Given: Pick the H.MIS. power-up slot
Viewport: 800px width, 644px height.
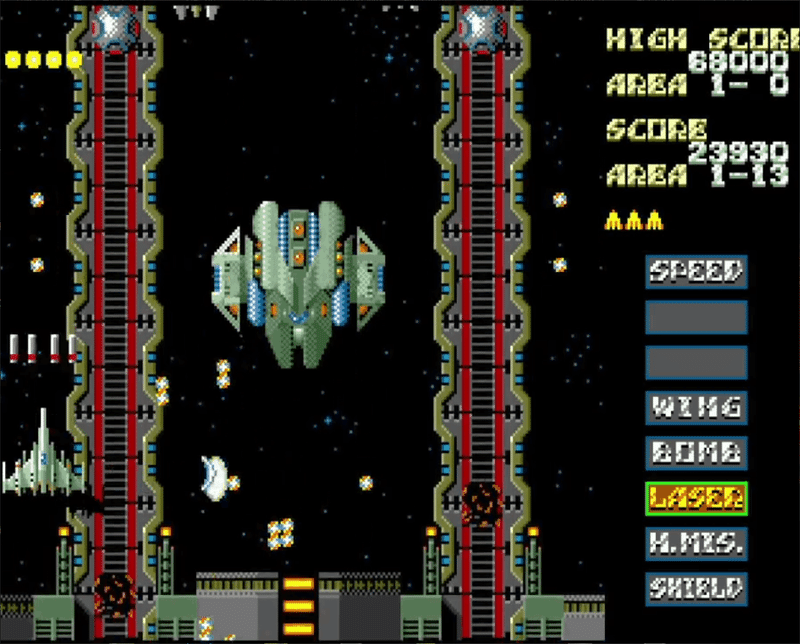Looking at the screenshot, I should 696,543.
